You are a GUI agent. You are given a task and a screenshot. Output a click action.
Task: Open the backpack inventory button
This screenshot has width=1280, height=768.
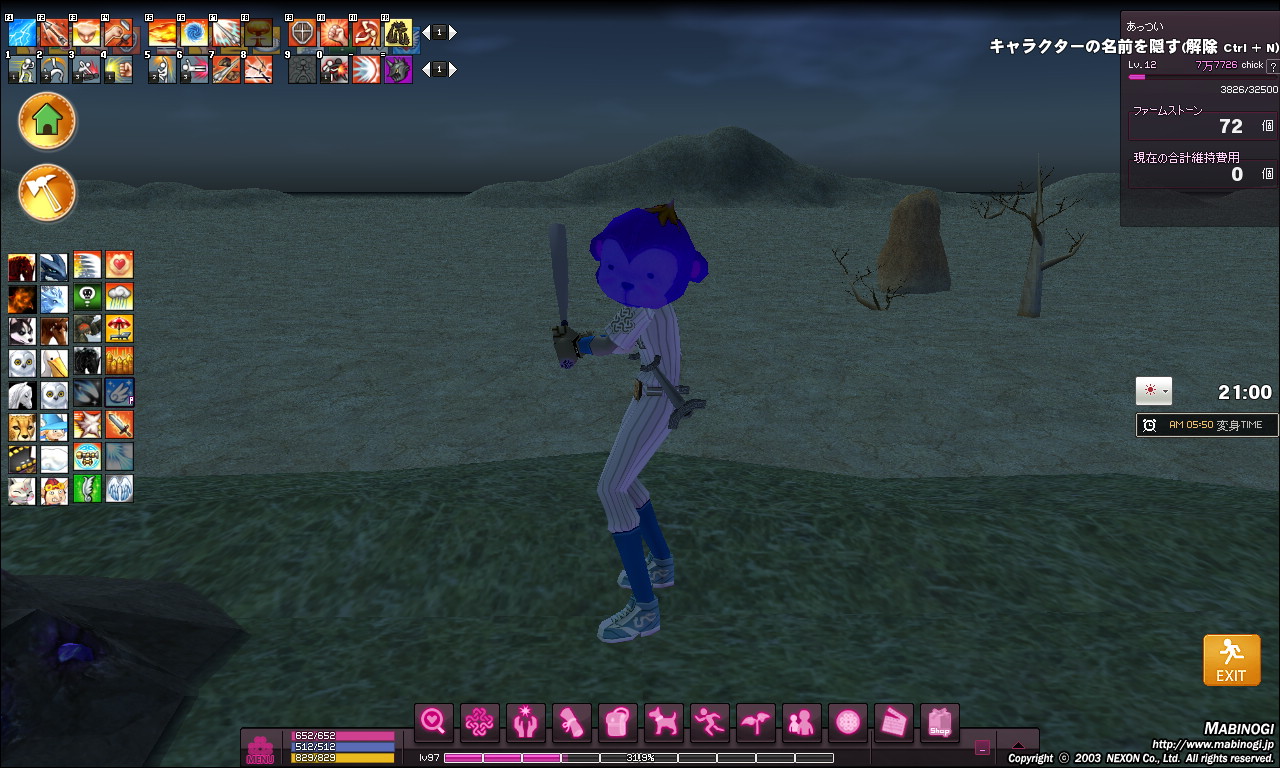click(616, 722)
